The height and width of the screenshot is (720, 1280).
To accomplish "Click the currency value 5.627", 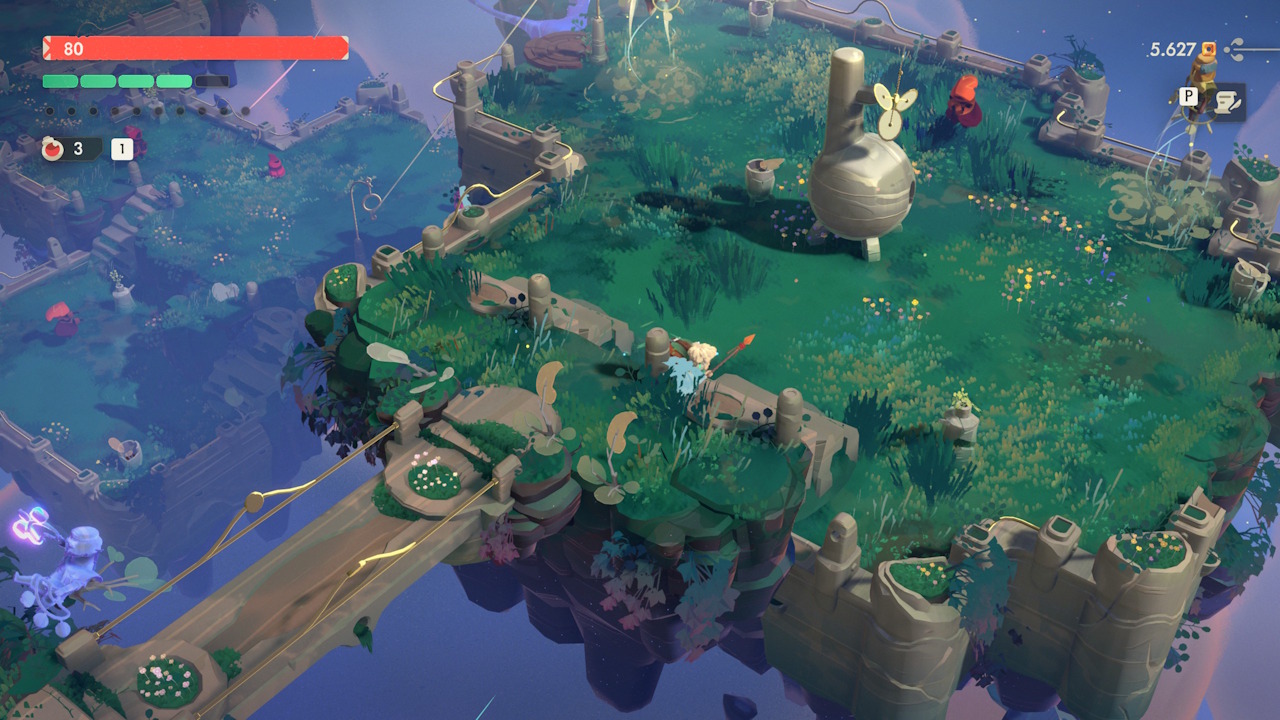I will point(1173,48).
